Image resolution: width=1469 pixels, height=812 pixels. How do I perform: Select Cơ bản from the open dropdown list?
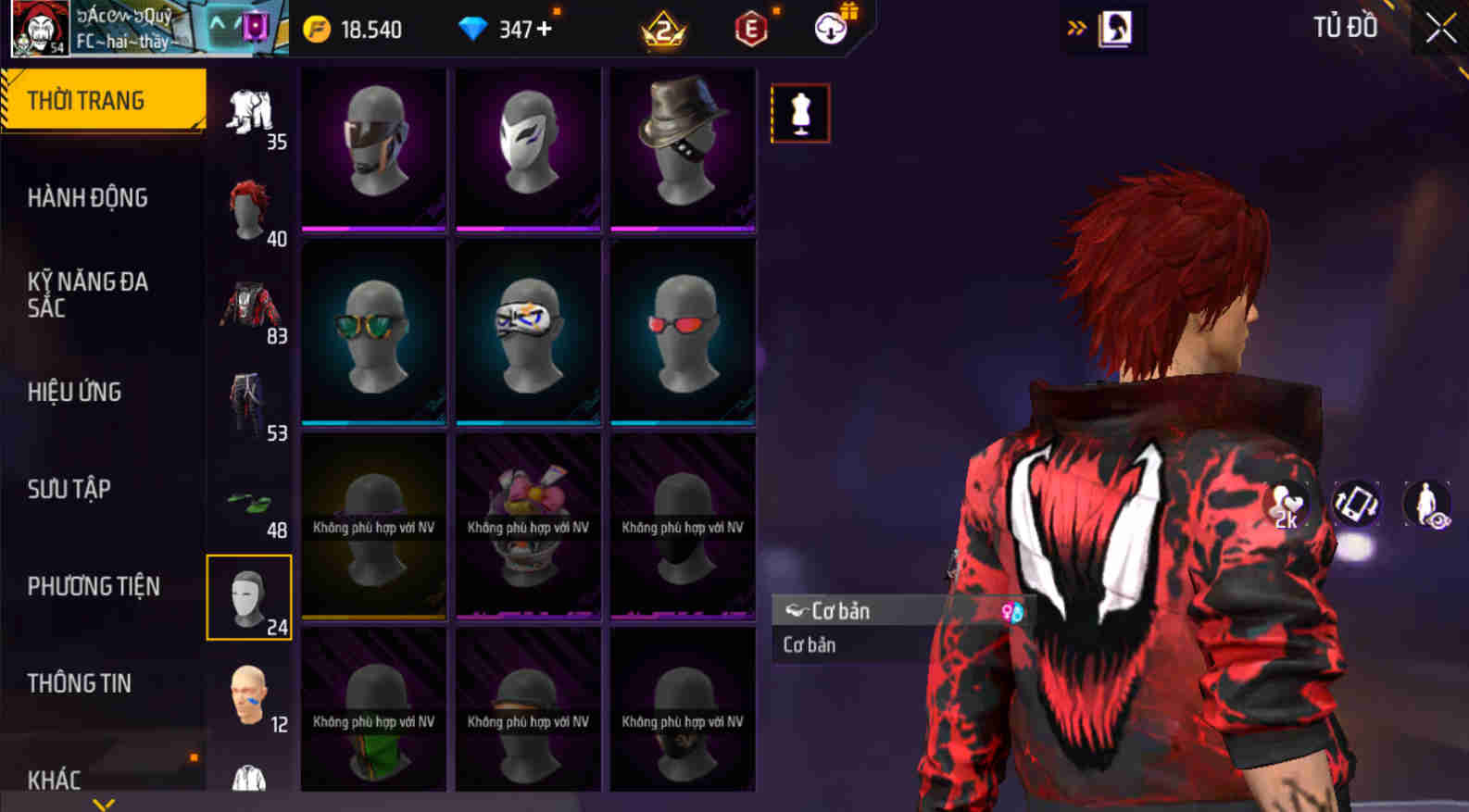(x=809, y=644)
